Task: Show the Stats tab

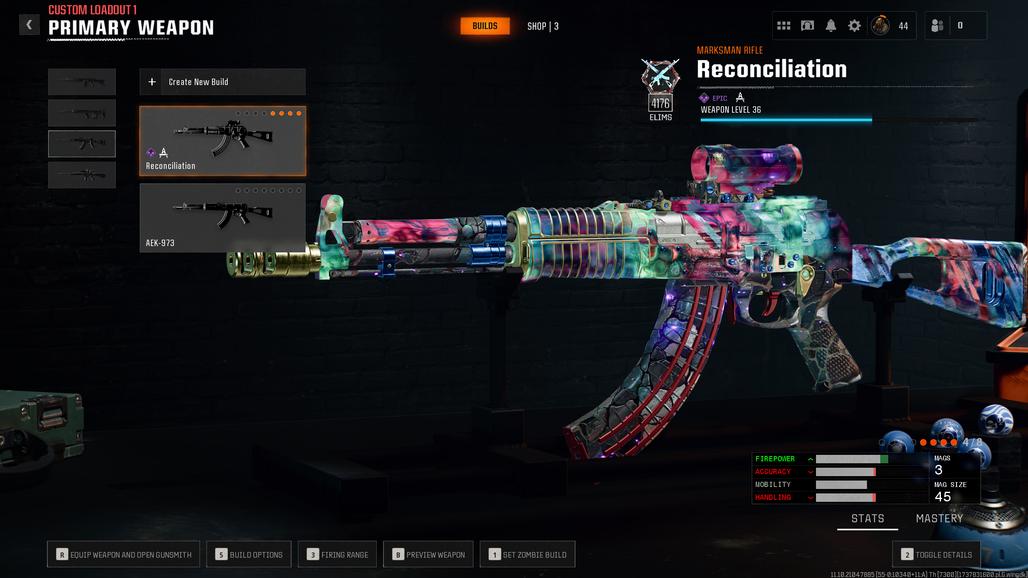Action: tap(867, 519)
